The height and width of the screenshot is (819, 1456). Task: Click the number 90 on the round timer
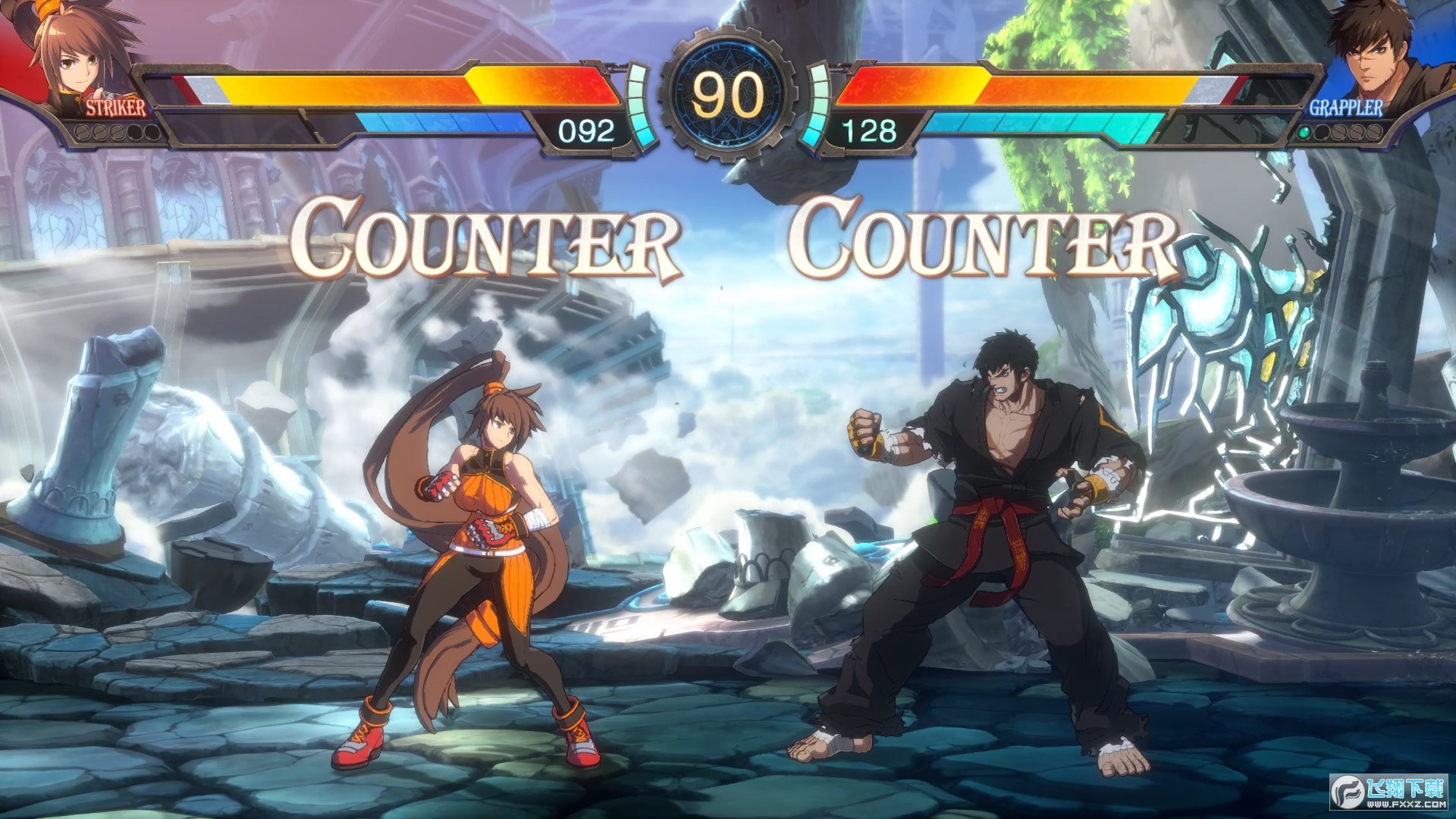point(728,95)
